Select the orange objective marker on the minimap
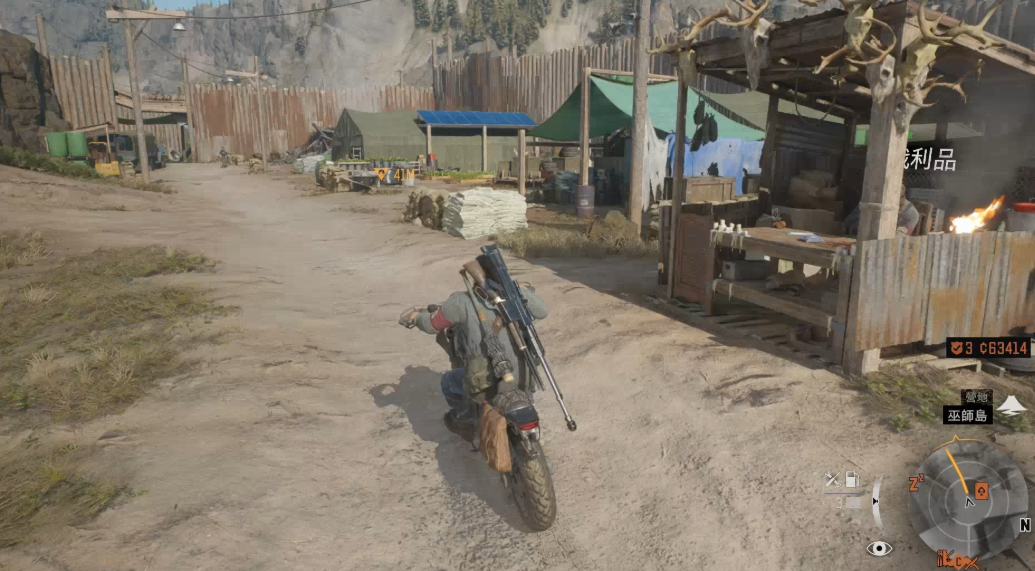 [981, 490]
